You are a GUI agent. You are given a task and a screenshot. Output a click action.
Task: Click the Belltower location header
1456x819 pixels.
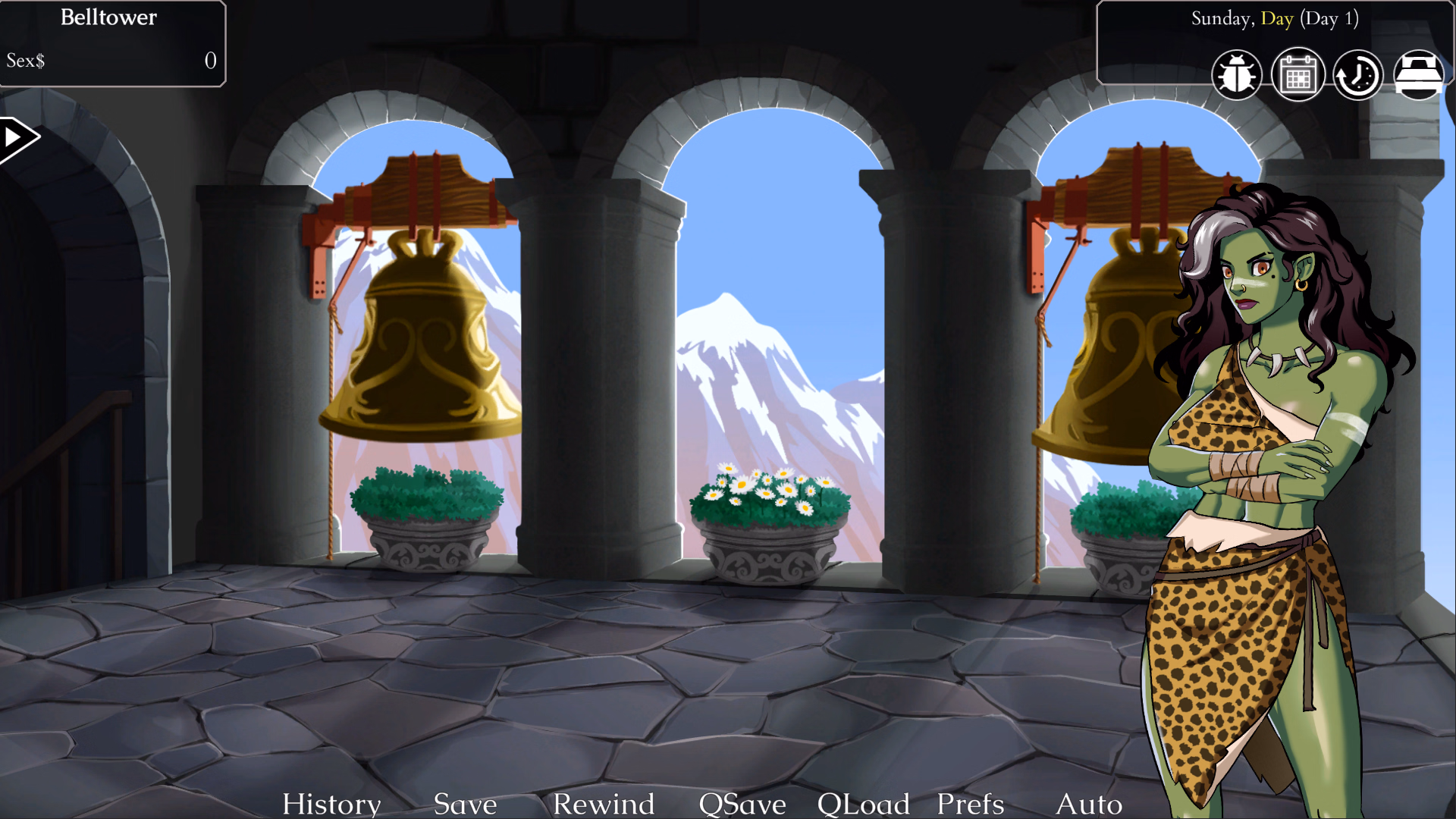coord(108,18)
